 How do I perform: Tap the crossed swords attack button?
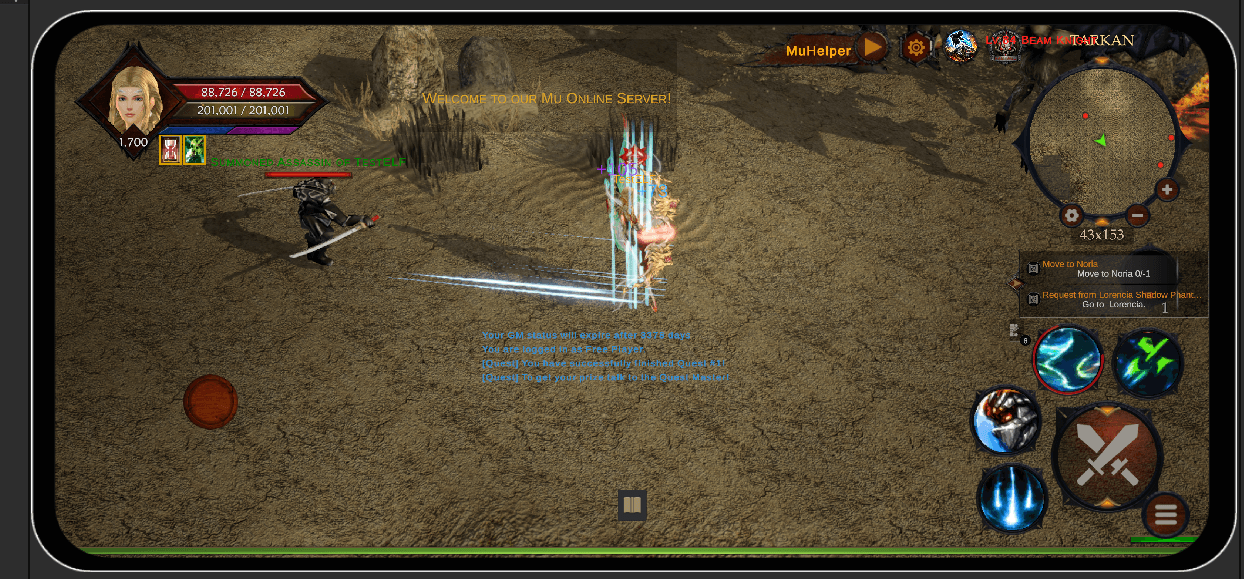coord(1108,456)
